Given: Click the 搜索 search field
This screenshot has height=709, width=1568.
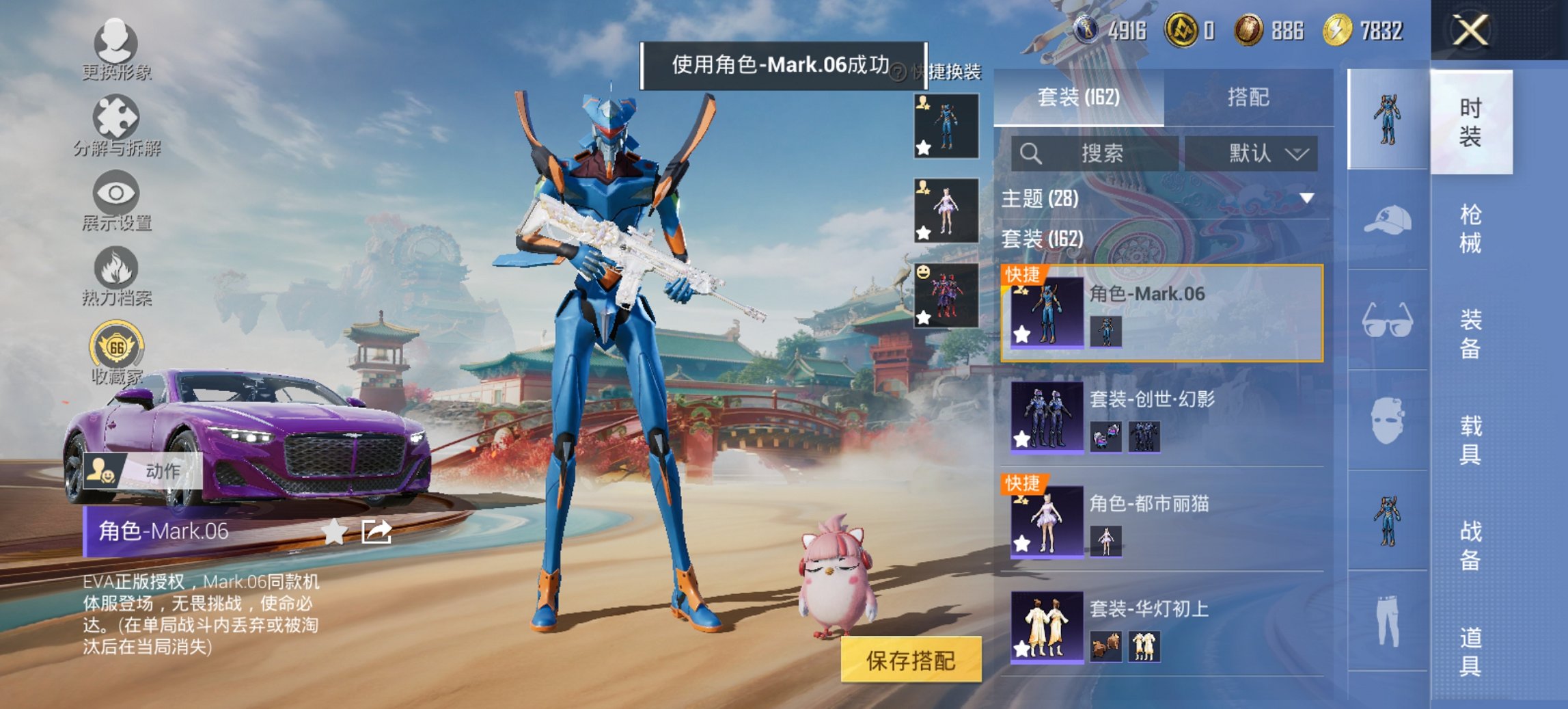Looking at the screenshot, I should tap(1093, 152).
